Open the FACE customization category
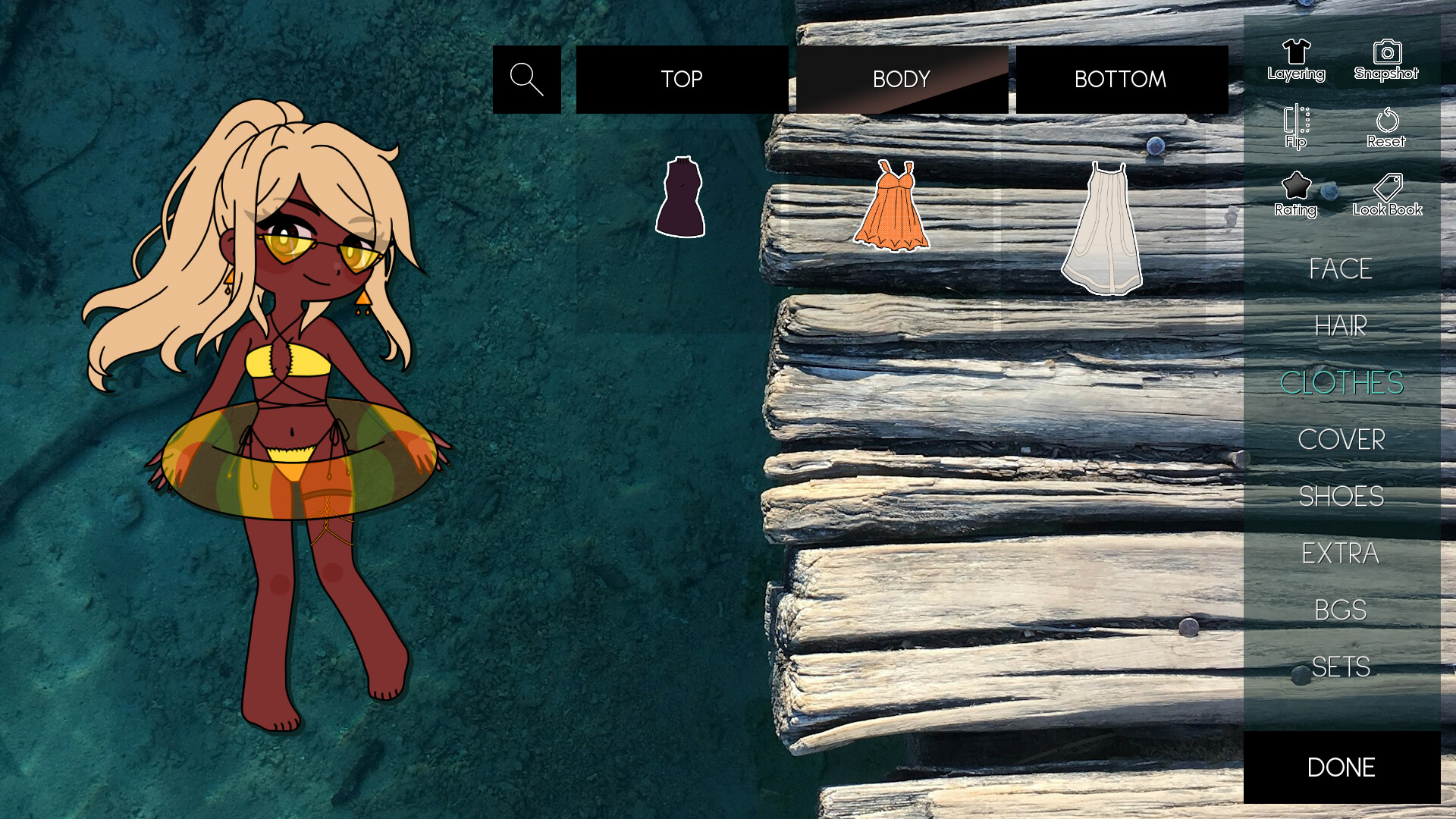 1339,269
